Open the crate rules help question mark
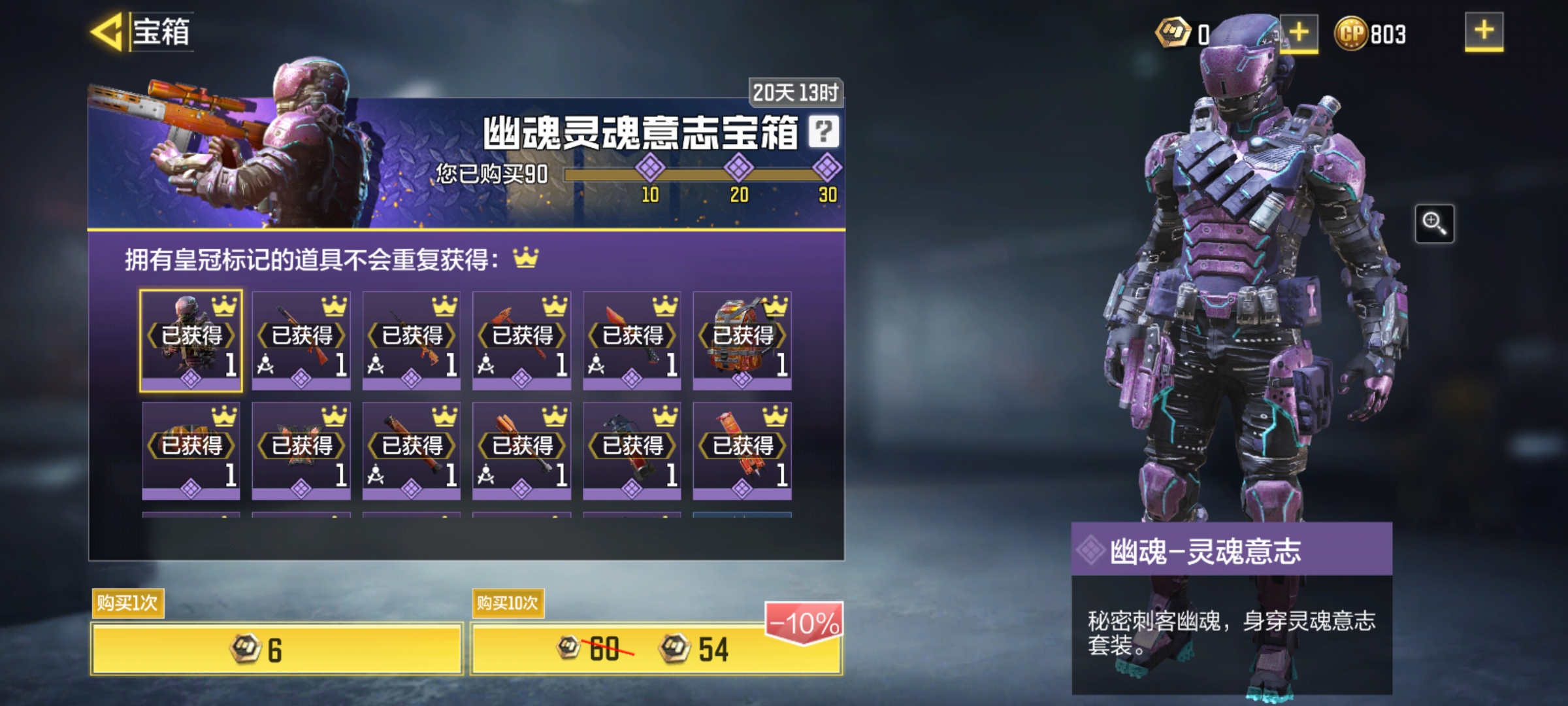This screenshot has height=706, width=1568. (823, 130)
